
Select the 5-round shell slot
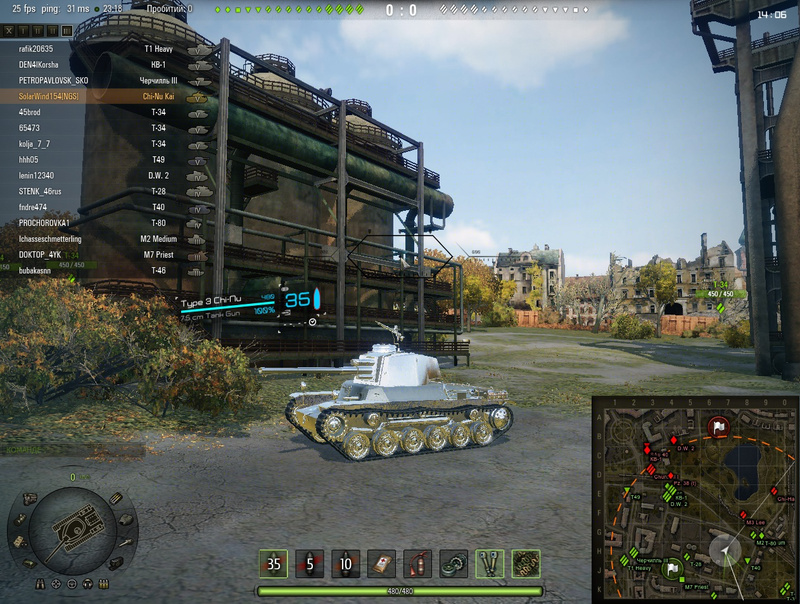310,564
